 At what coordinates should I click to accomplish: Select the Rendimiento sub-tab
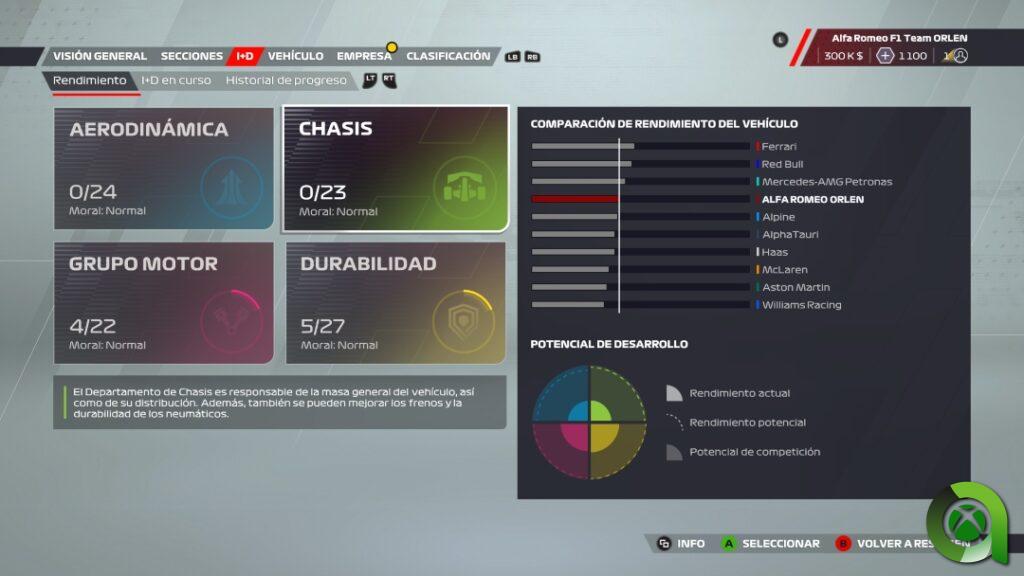[x=90, y=80]
